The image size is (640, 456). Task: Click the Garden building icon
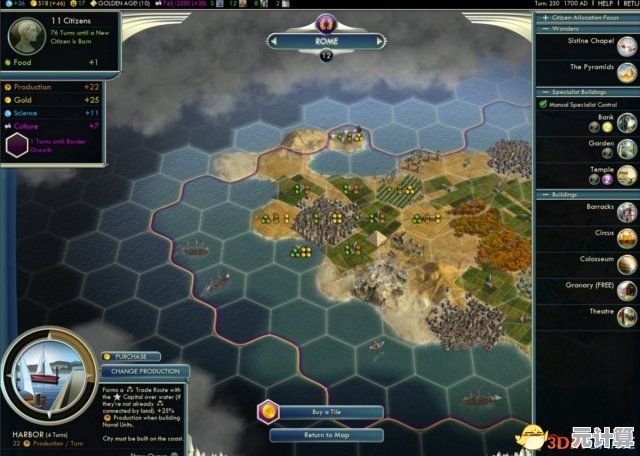[626, 147]
